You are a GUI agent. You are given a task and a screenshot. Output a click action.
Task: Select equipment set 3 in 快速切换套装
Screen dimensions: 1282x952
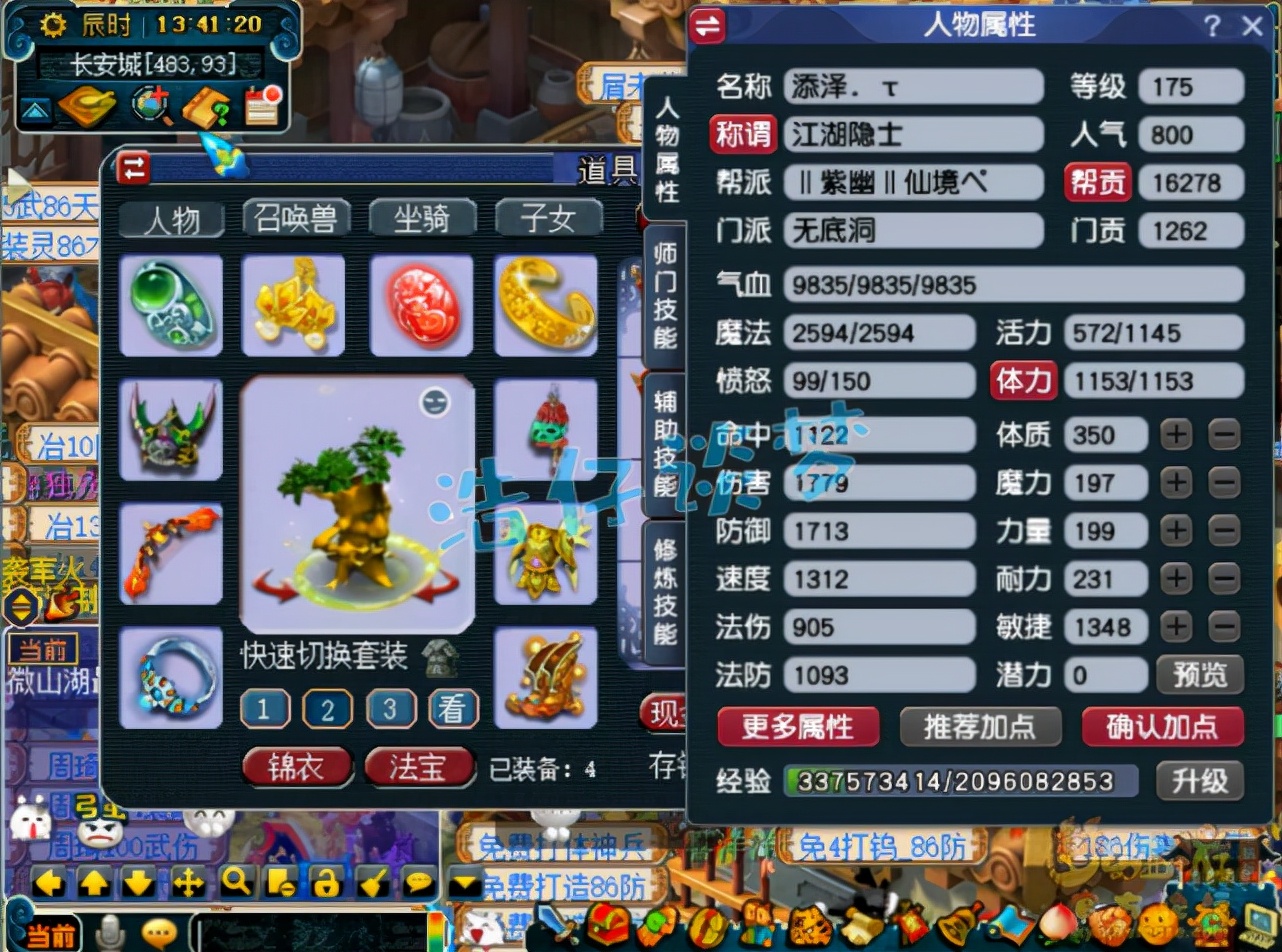(390, 709)
